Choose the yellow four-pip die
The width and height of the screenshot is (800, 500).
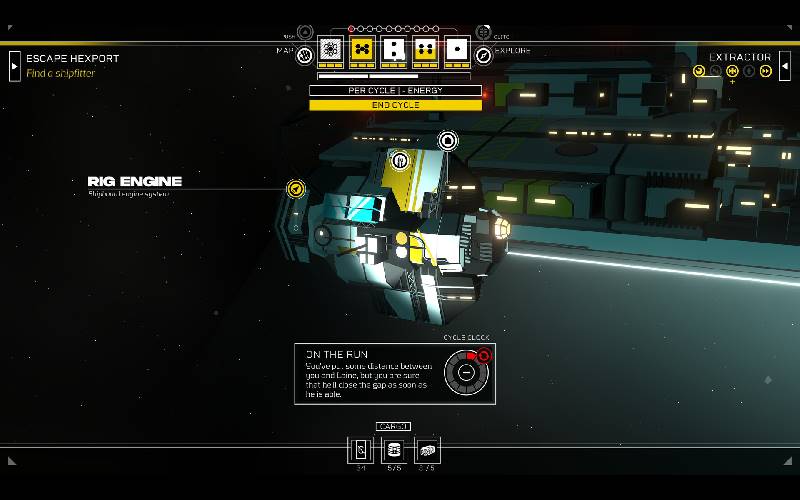426,49
